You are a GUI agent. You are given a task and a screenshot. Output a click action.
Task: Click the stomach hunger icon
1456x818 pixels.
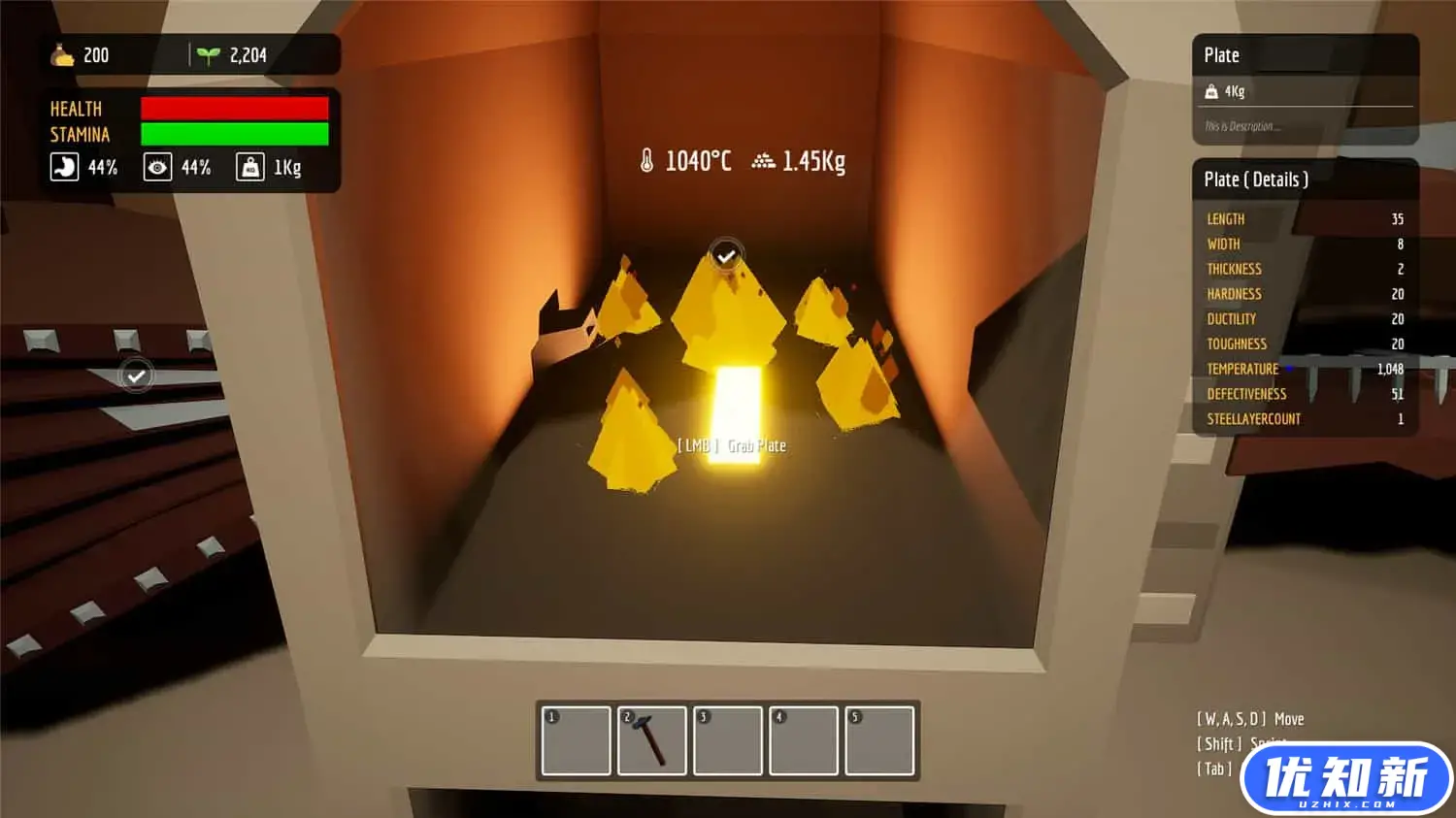[x=62, y=167]
